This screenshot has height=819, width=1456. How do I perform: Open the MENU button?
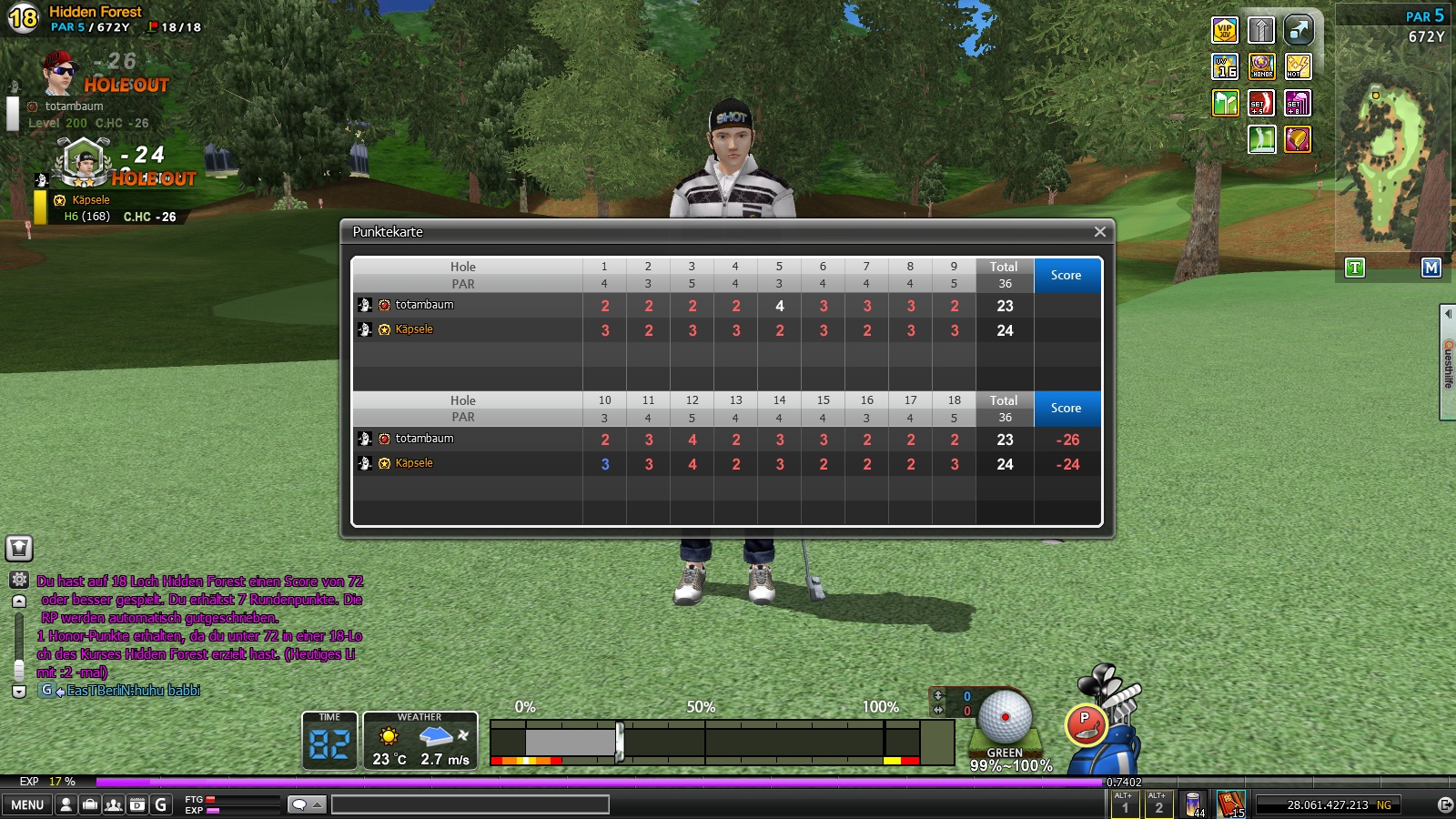[27, 804]
